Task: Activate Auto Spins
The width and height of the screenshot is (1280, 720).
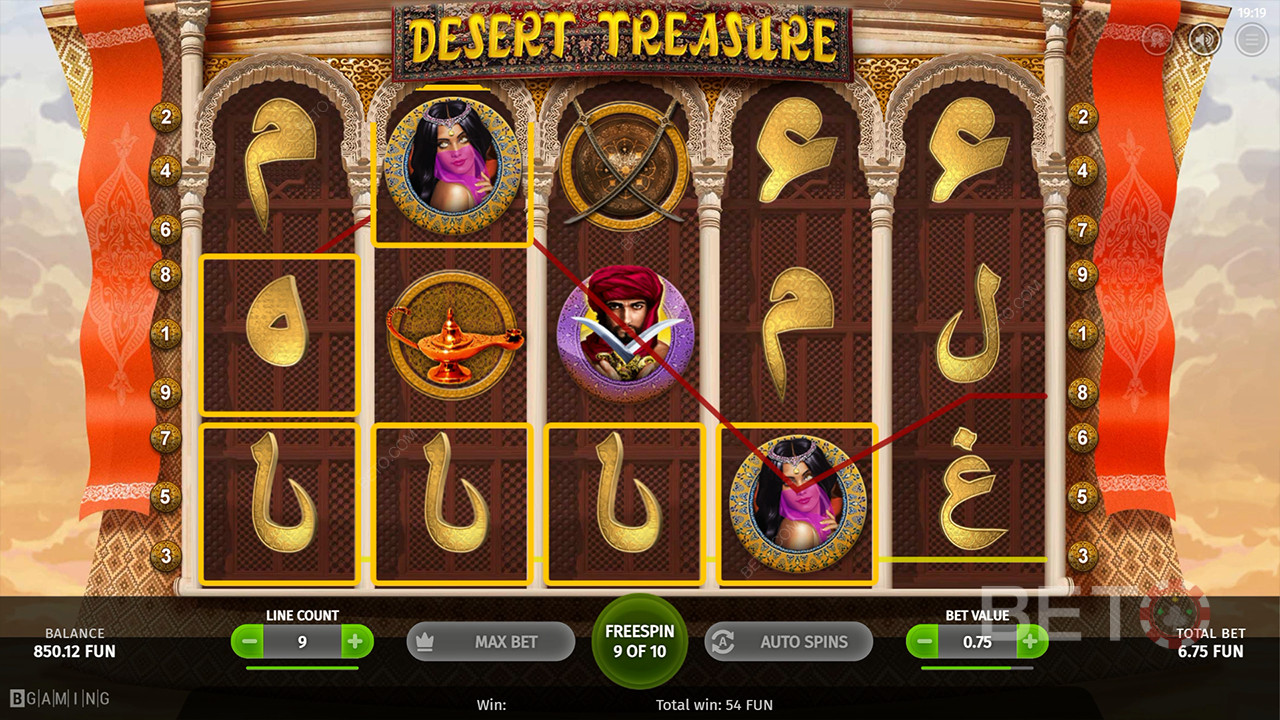Action: (789, 641)
